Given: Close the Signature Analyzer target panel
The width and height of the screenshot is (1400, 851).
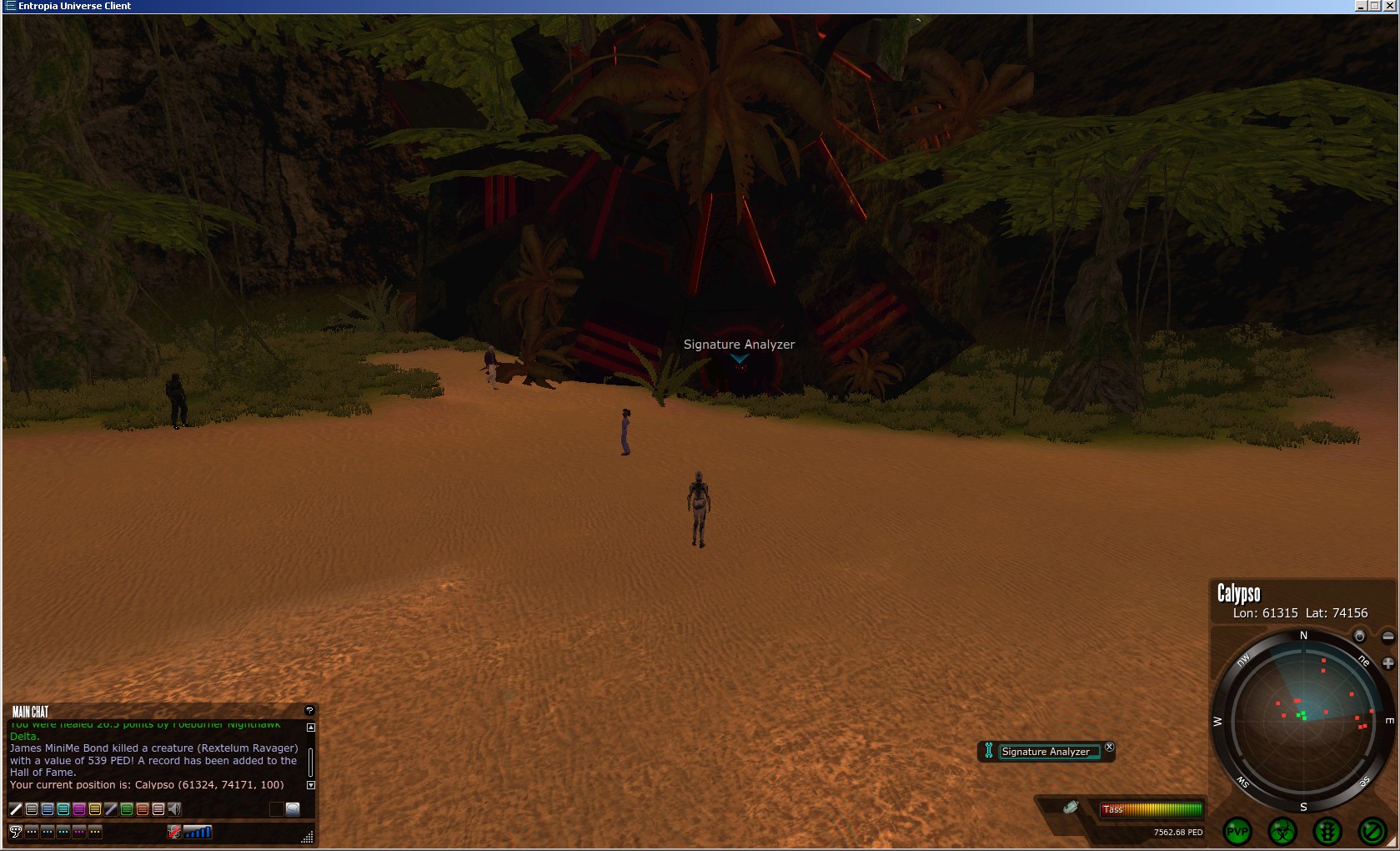Looking at the screenshot, I should point(1109,748).
